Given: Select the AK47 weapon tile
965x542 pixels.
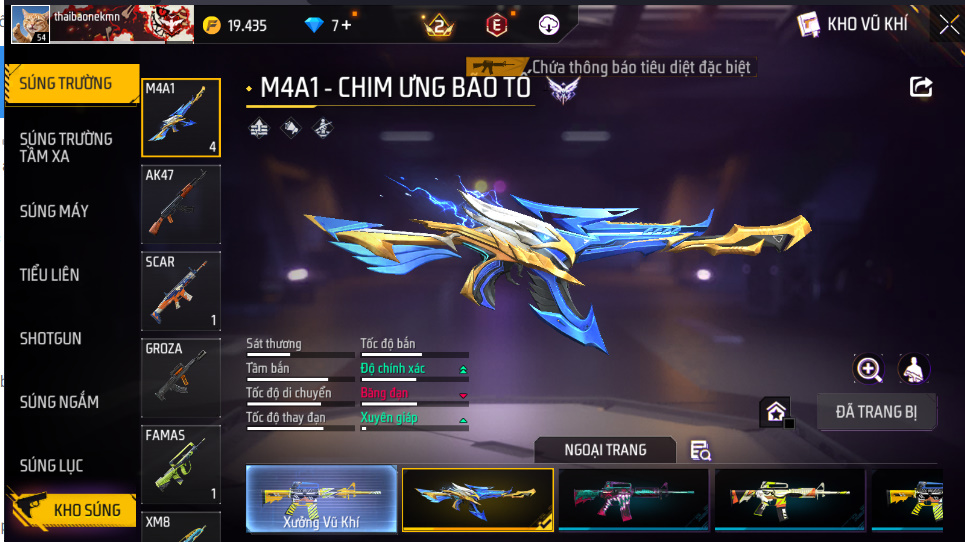Looking at the screenshot, I should click(181, 204).
